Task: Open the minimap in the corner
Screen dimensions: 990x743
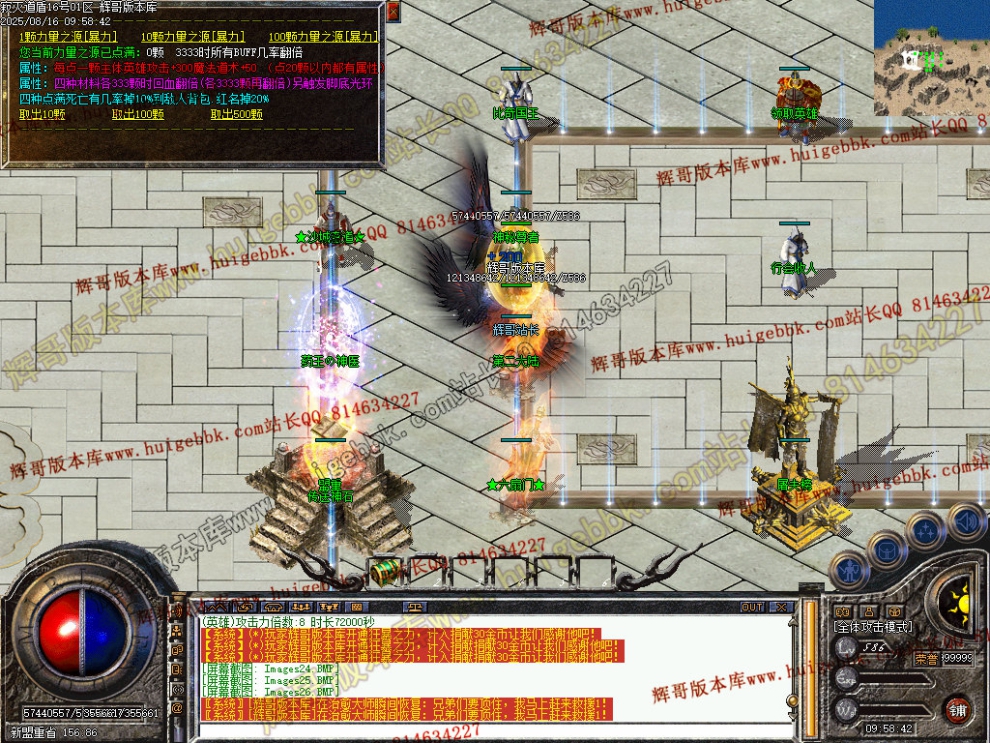Action: [931, 57]
